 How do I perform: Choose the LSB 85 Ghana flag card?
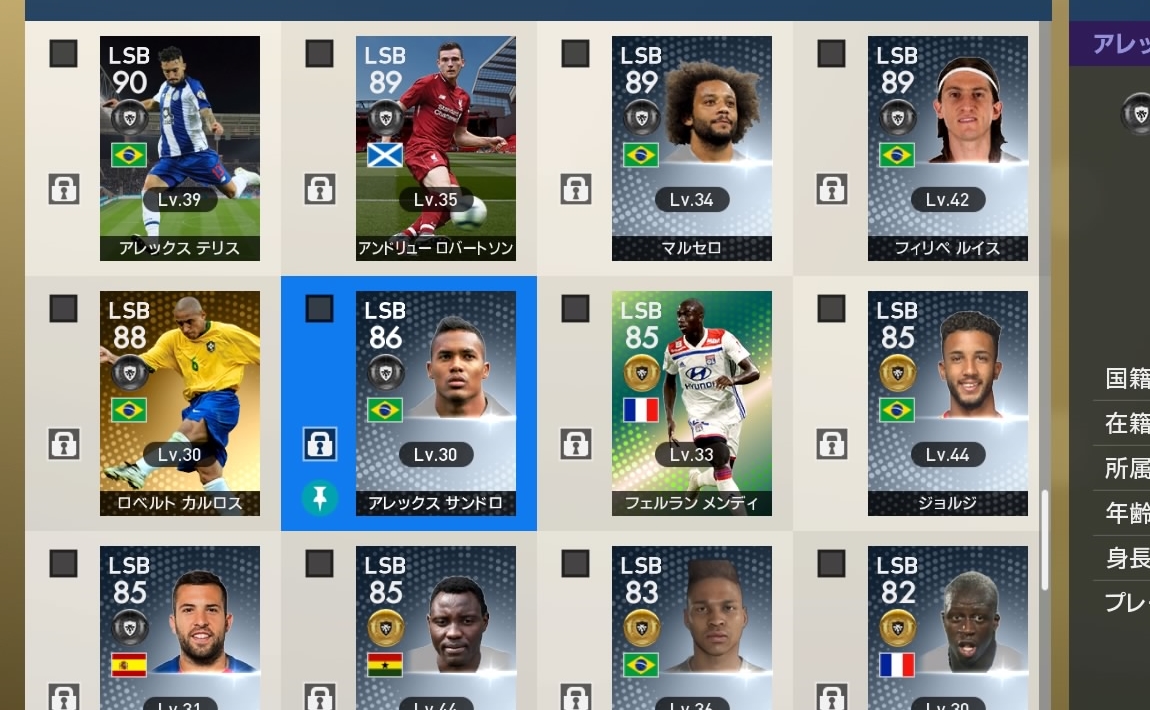pos(436,628)
